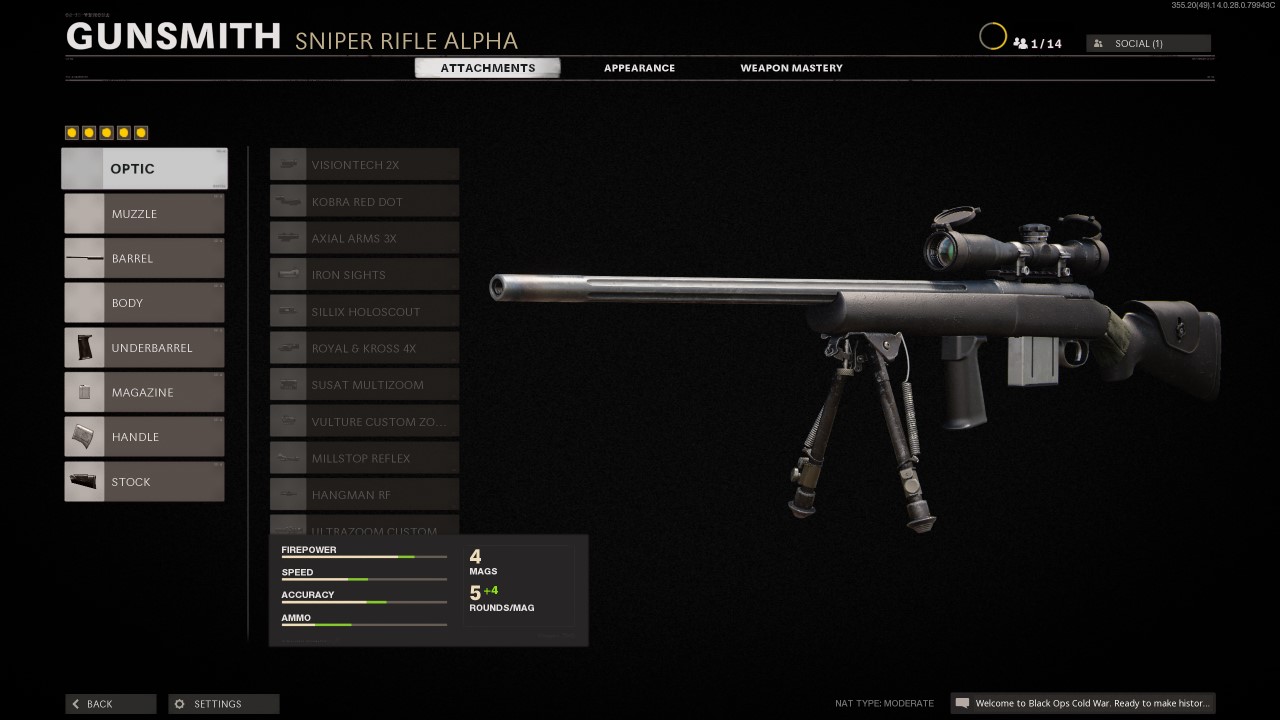Open the Muzzle attachment slot
The image size is (1280, 720).
145,214
